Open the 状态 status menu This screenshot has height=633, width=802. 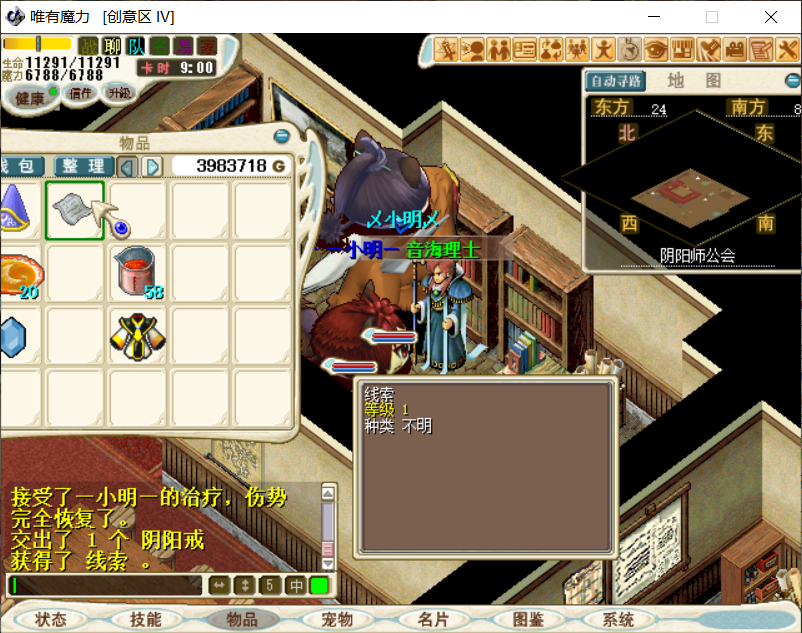point(50,620)
